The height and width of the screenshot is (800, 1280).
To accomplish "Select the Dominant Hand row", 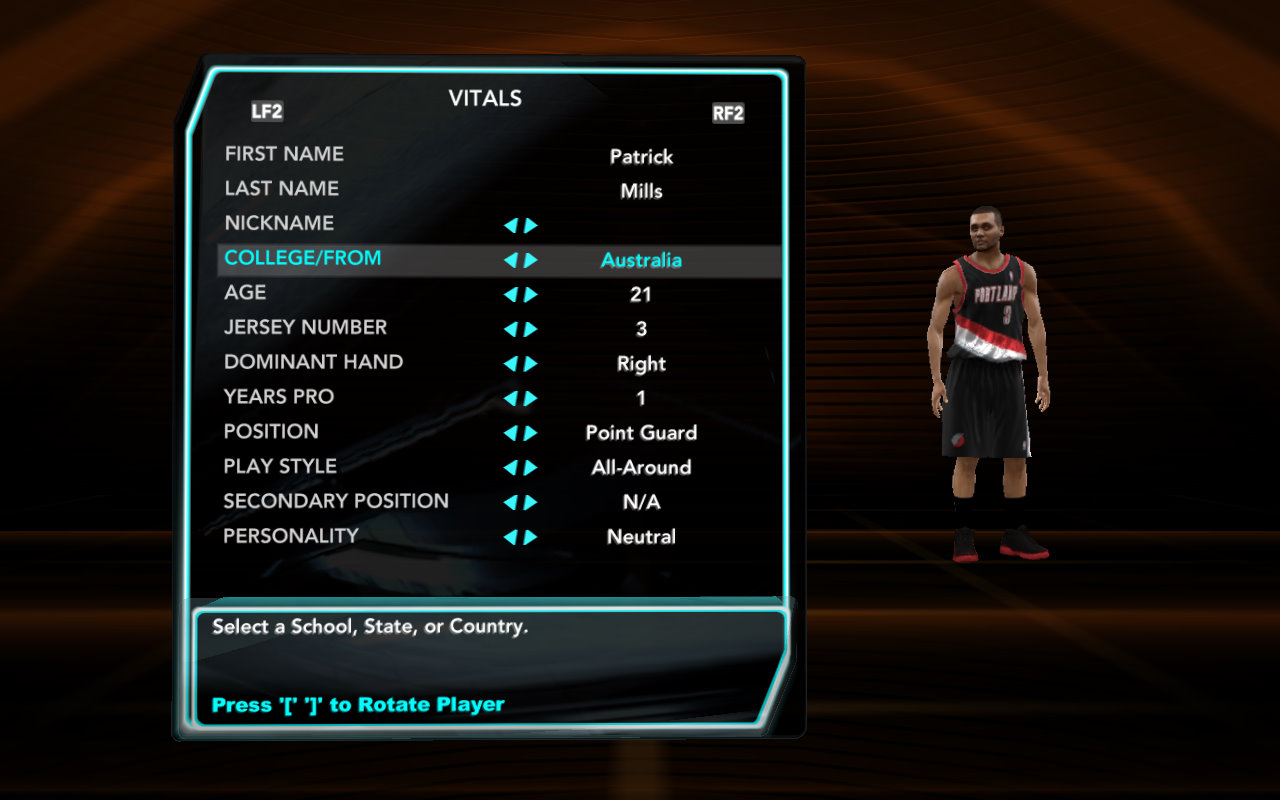I will [x=313, y=362].
